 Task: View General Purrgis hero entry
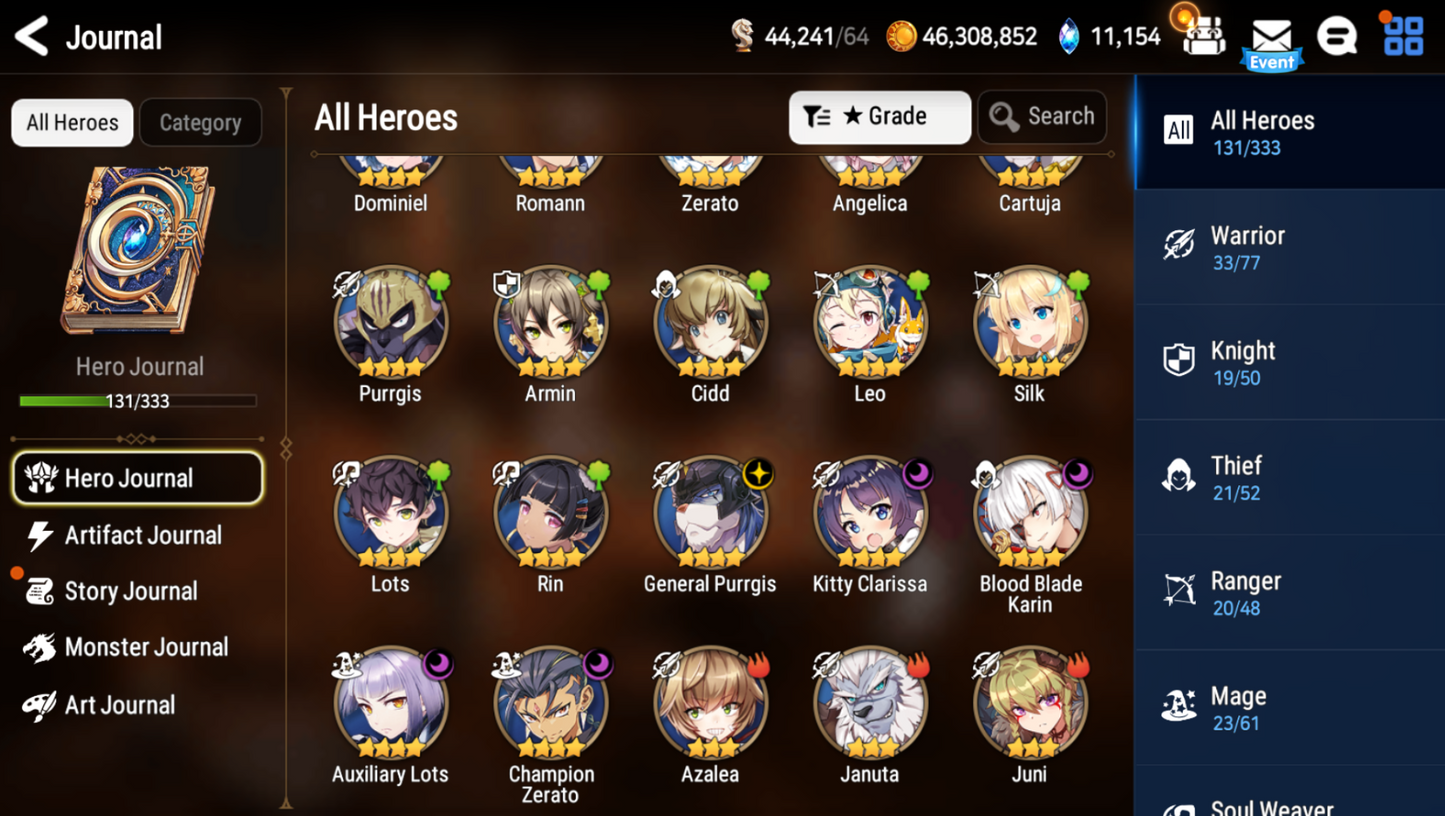pyautogui.click(x=710, y=513)
